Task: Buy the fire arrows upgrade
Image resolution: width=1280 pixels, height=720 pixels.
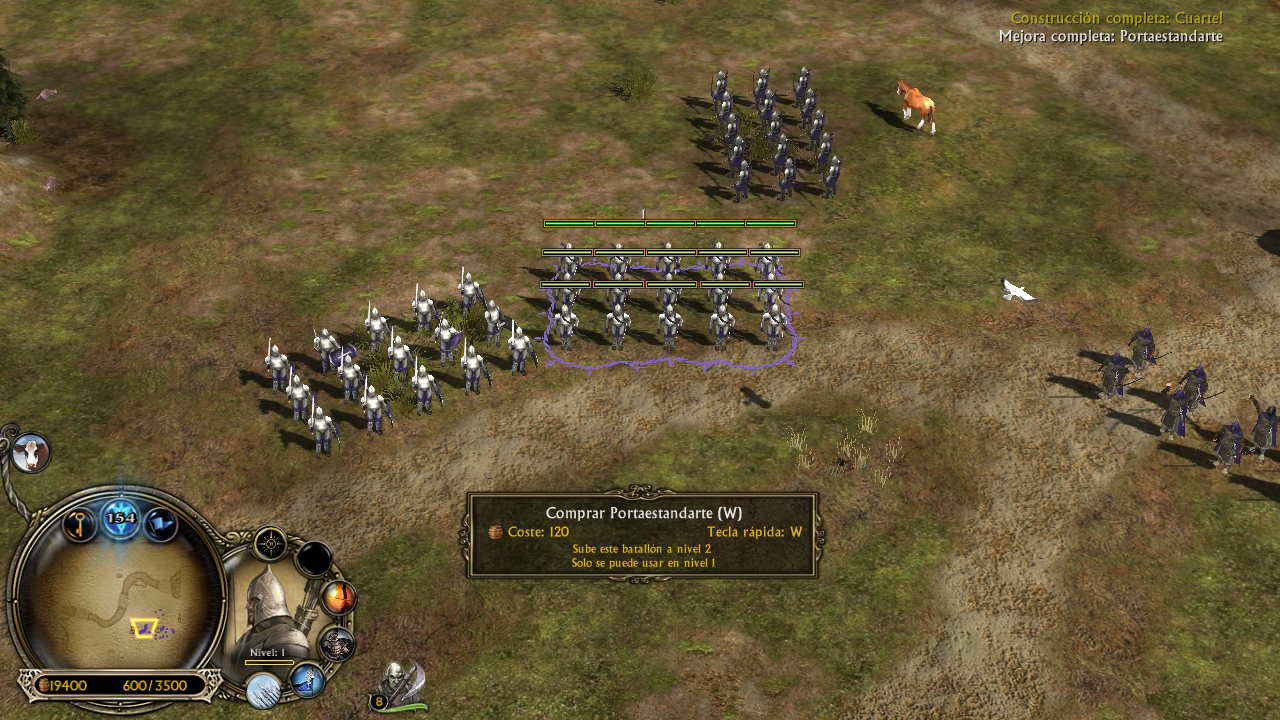Action: (339, 599)
